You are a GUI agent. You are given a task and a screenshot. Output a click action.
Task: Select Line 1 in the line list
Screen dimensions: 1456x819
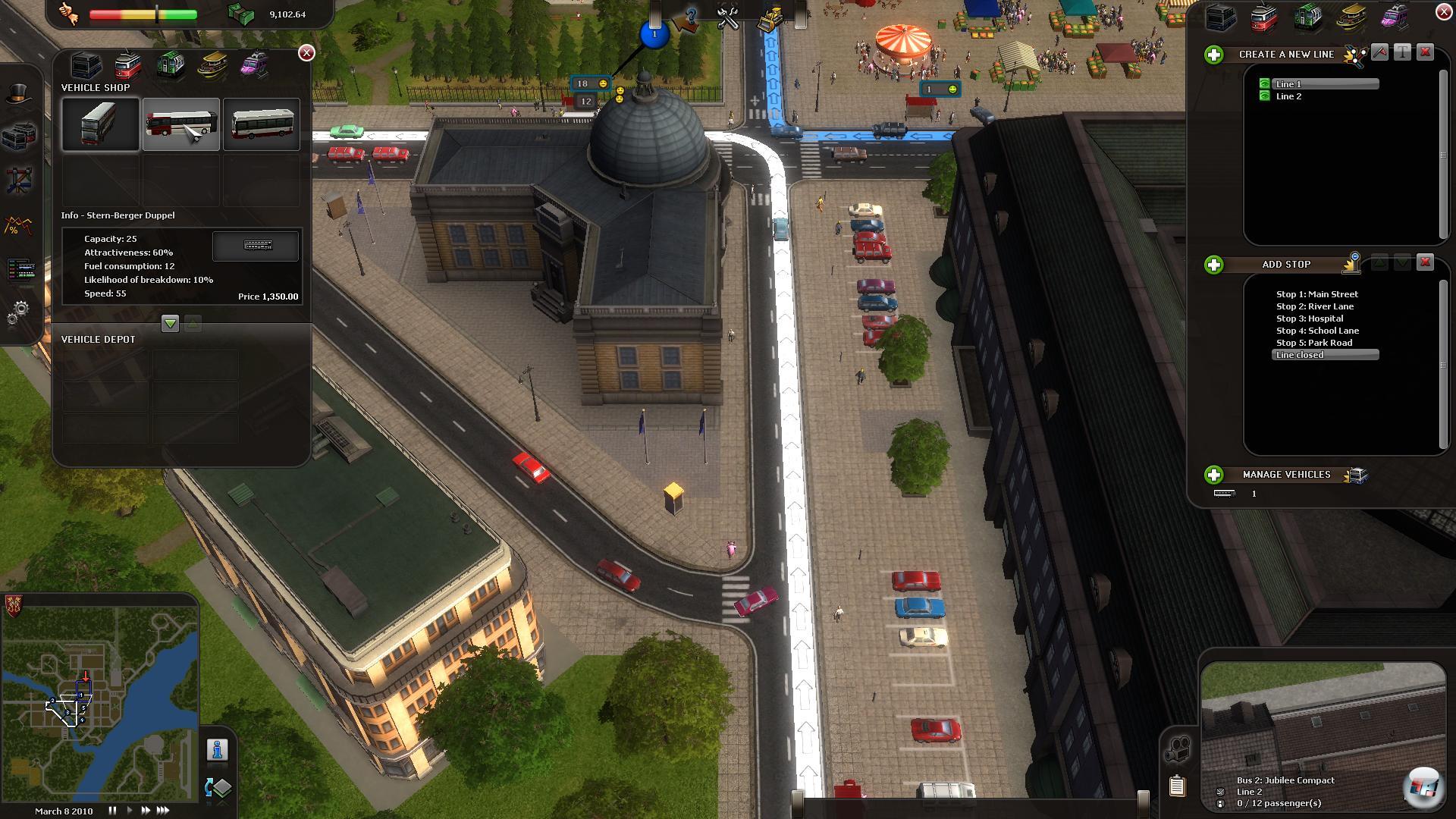click(1288, 84)
